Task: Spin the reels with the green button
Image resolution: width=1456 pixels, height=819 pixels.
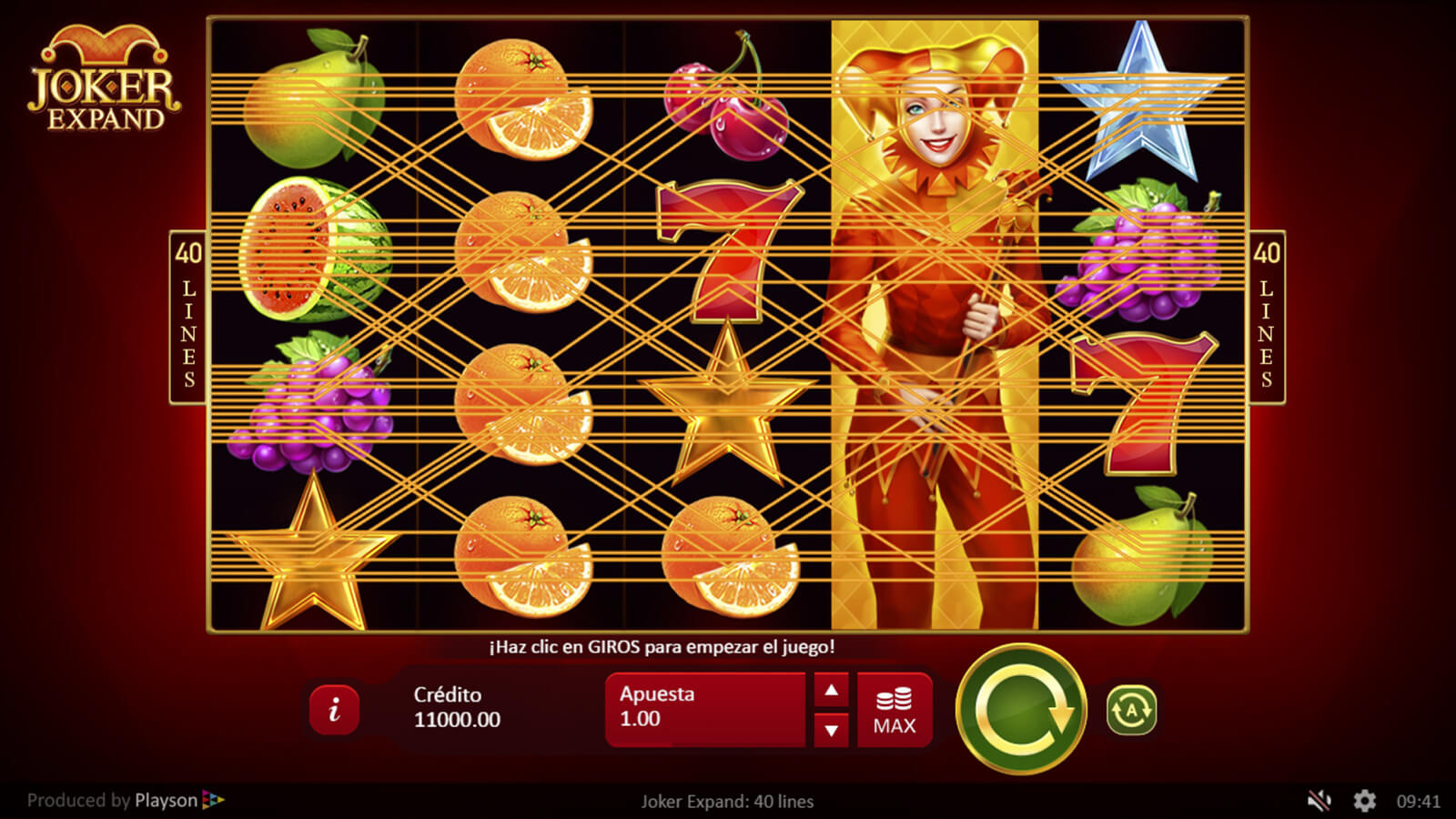Action: tap(1021, 709)
